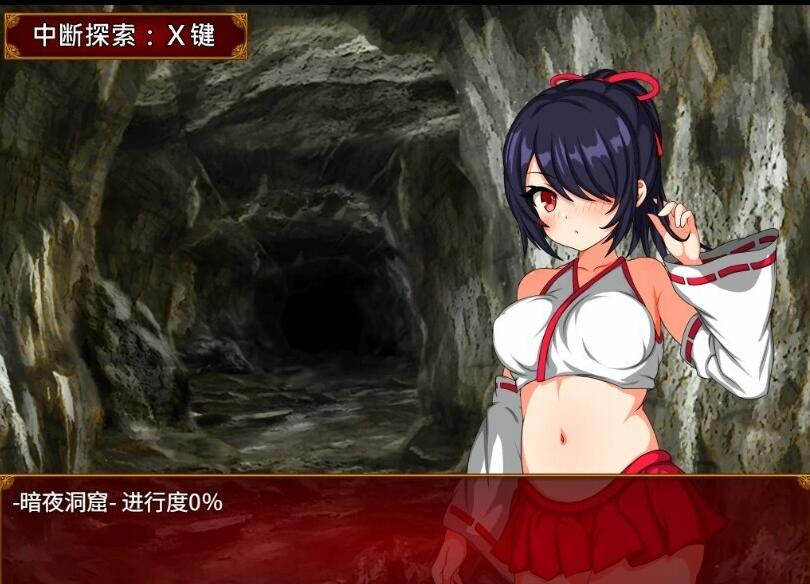Advance the 暗夜洞窟 progress message box
This screenshot has width=810, height=584.
coord(404,528)
